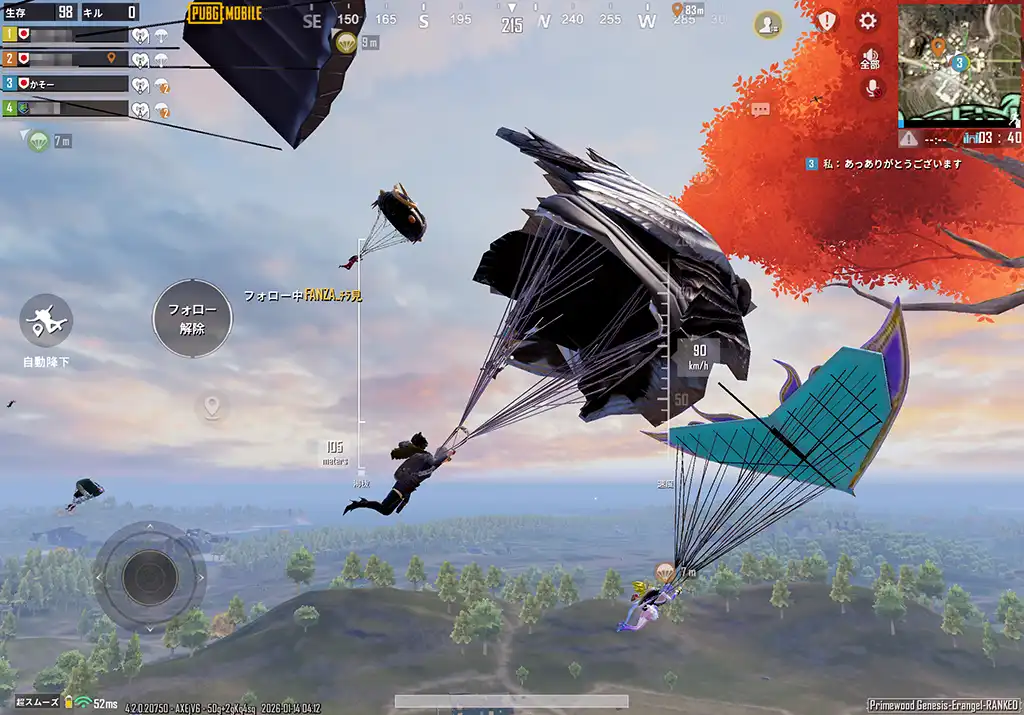This screenshot has height=715, width=1024.
Task: Tap the red shield report icon
Action: coord(826,21)
